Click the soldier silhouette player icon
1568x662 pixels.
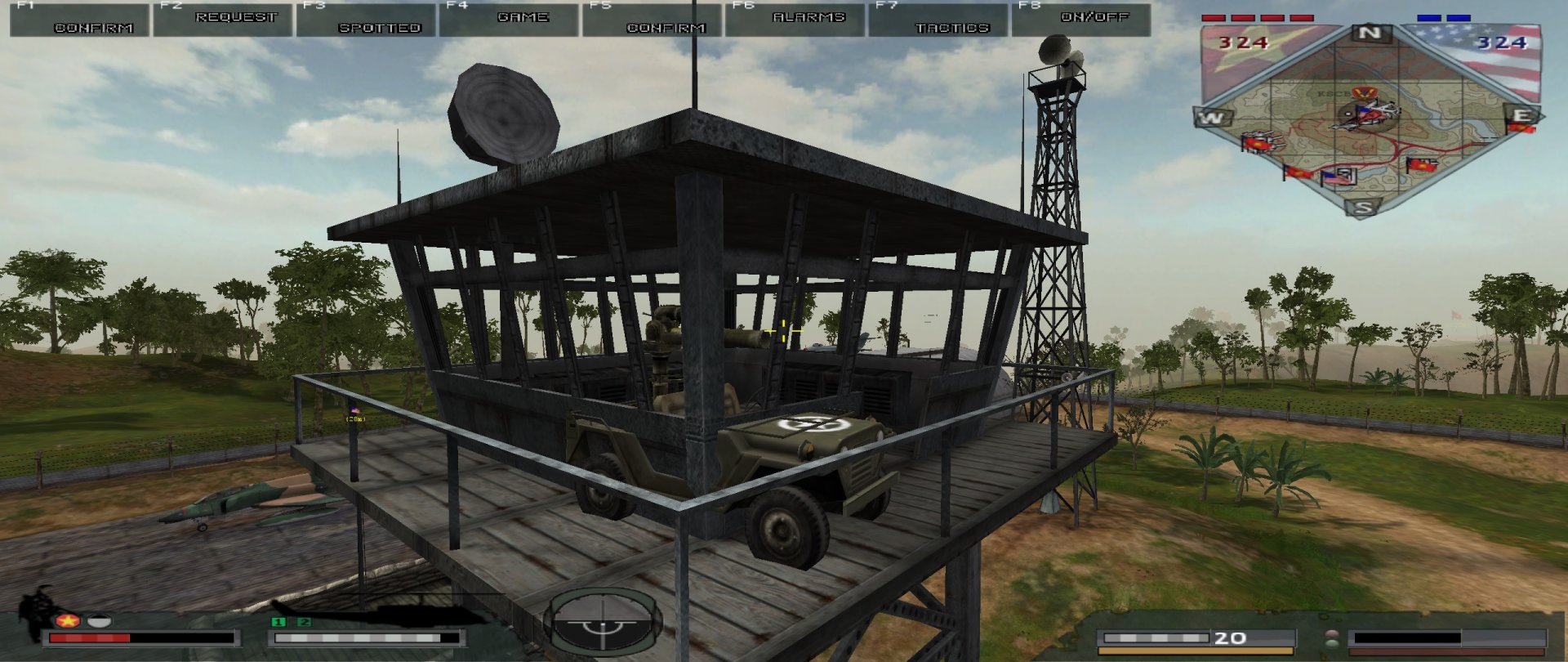pyautogui.click(x=36, y=611)
